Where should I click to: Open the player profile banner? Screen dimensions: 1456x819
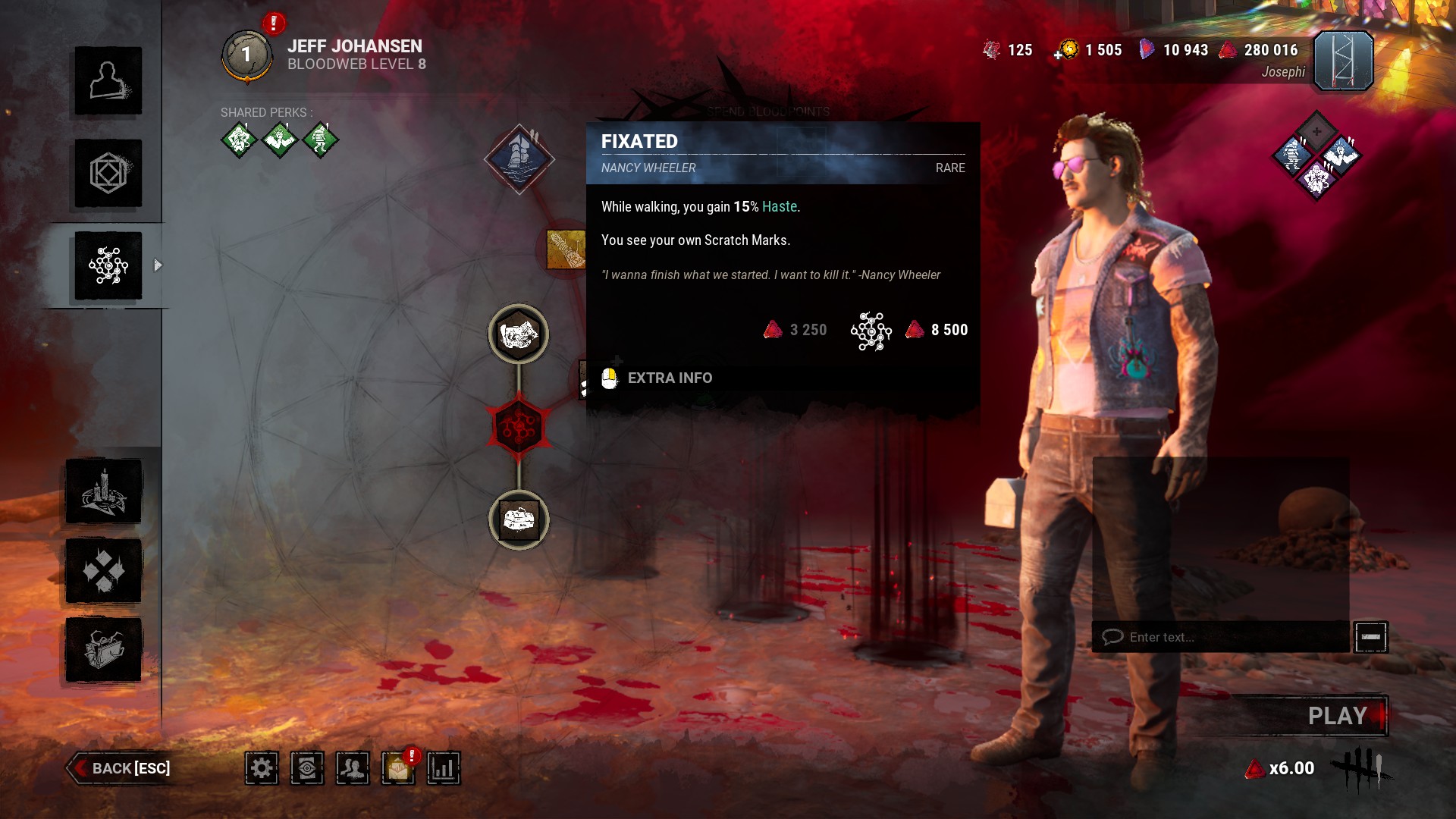coord(1343,61)
